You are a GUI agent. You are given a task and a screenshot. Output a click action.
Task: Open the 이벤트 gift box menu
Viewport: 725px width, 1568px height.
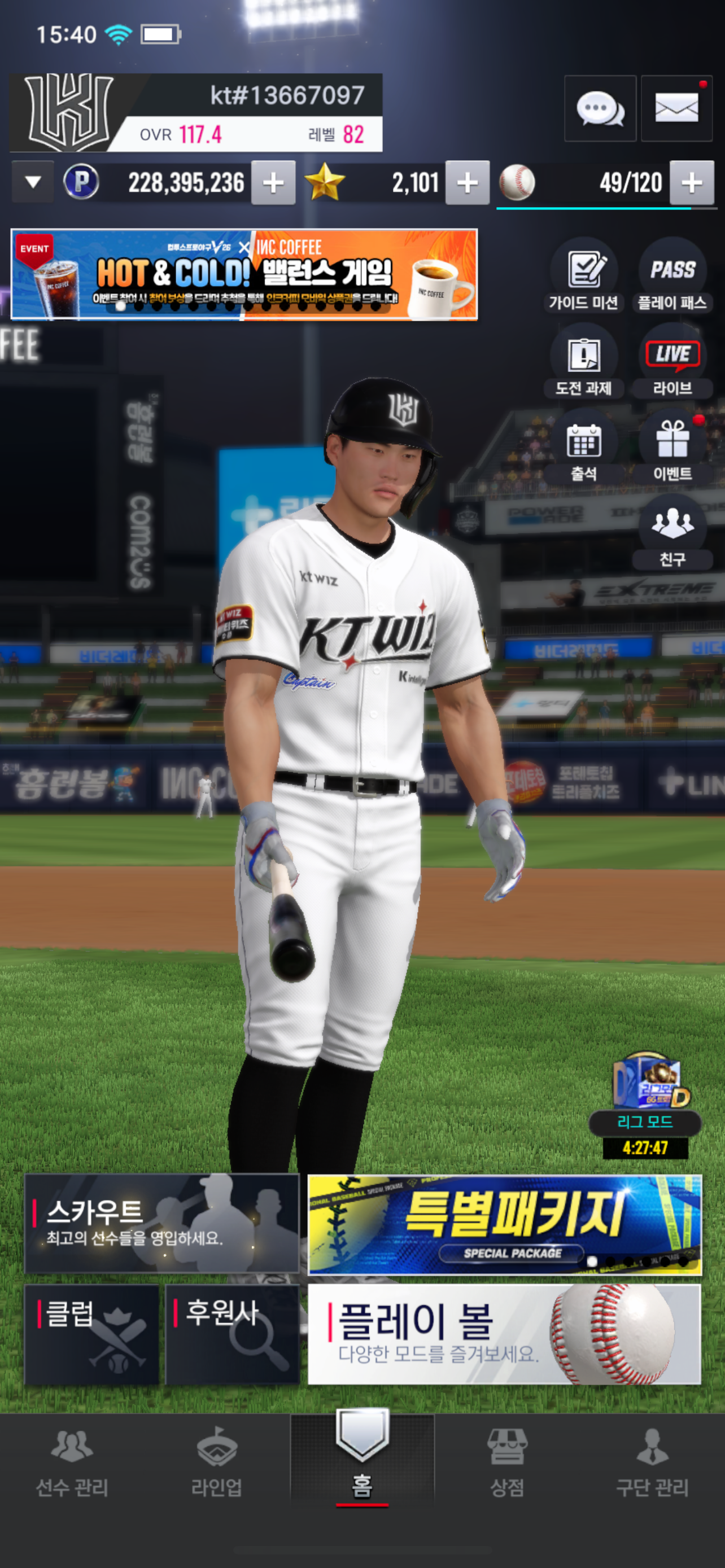click(672, 449)
